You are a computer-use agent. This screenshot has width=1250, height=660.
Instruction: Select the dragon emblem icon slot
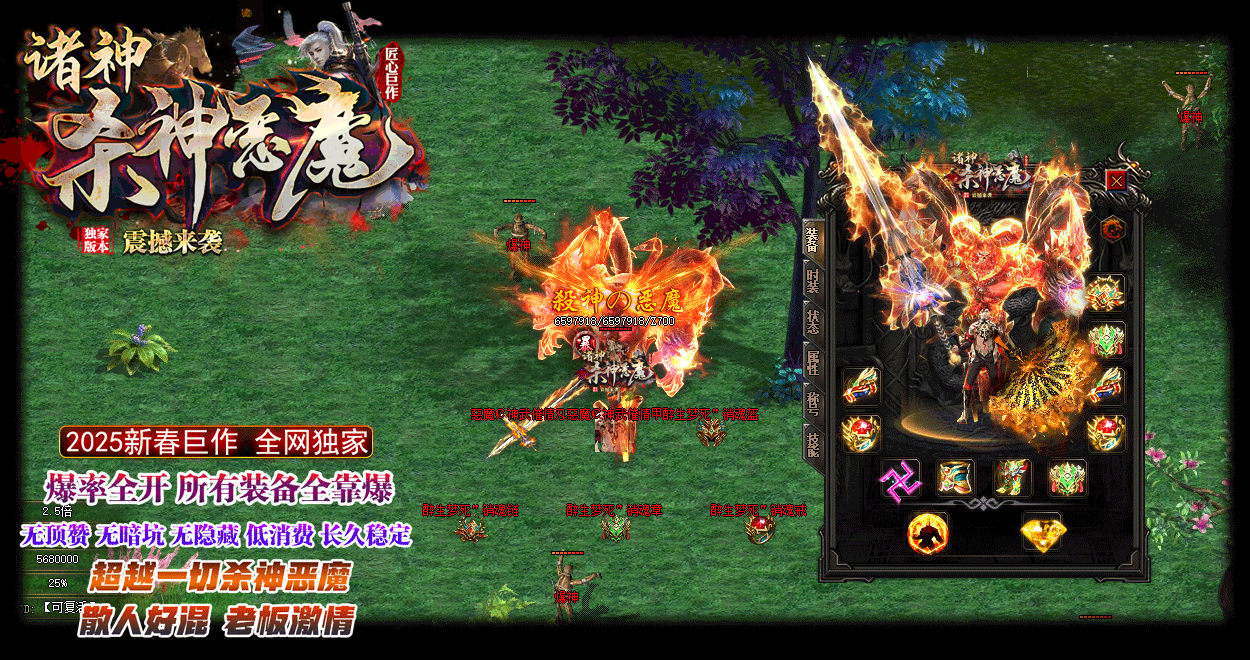pos(1111,229)
